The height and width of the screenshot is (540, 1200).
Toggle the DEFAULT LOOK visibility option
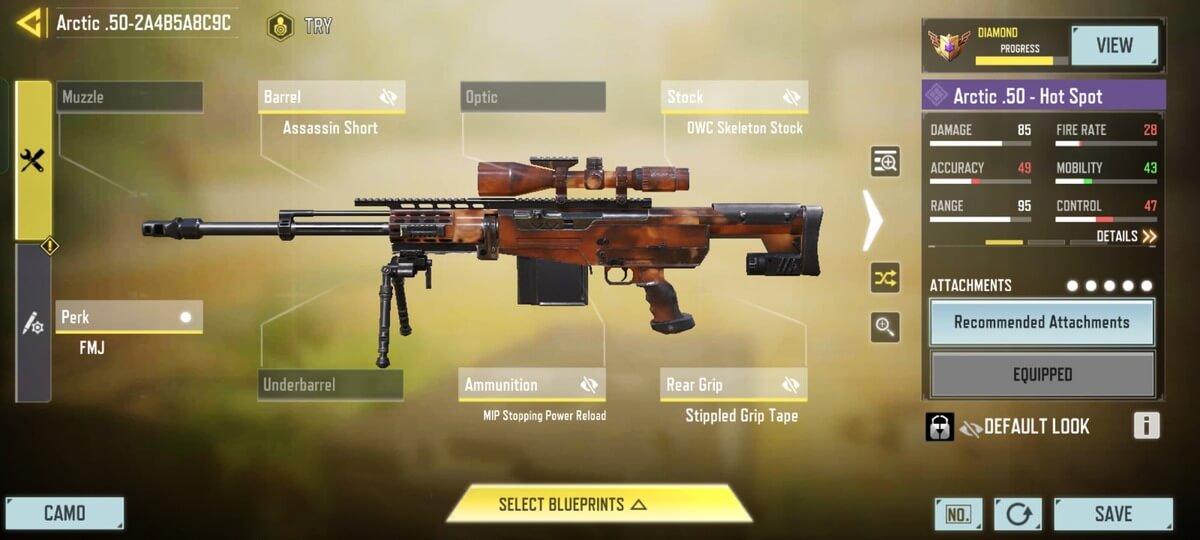(x=969, y=428)
